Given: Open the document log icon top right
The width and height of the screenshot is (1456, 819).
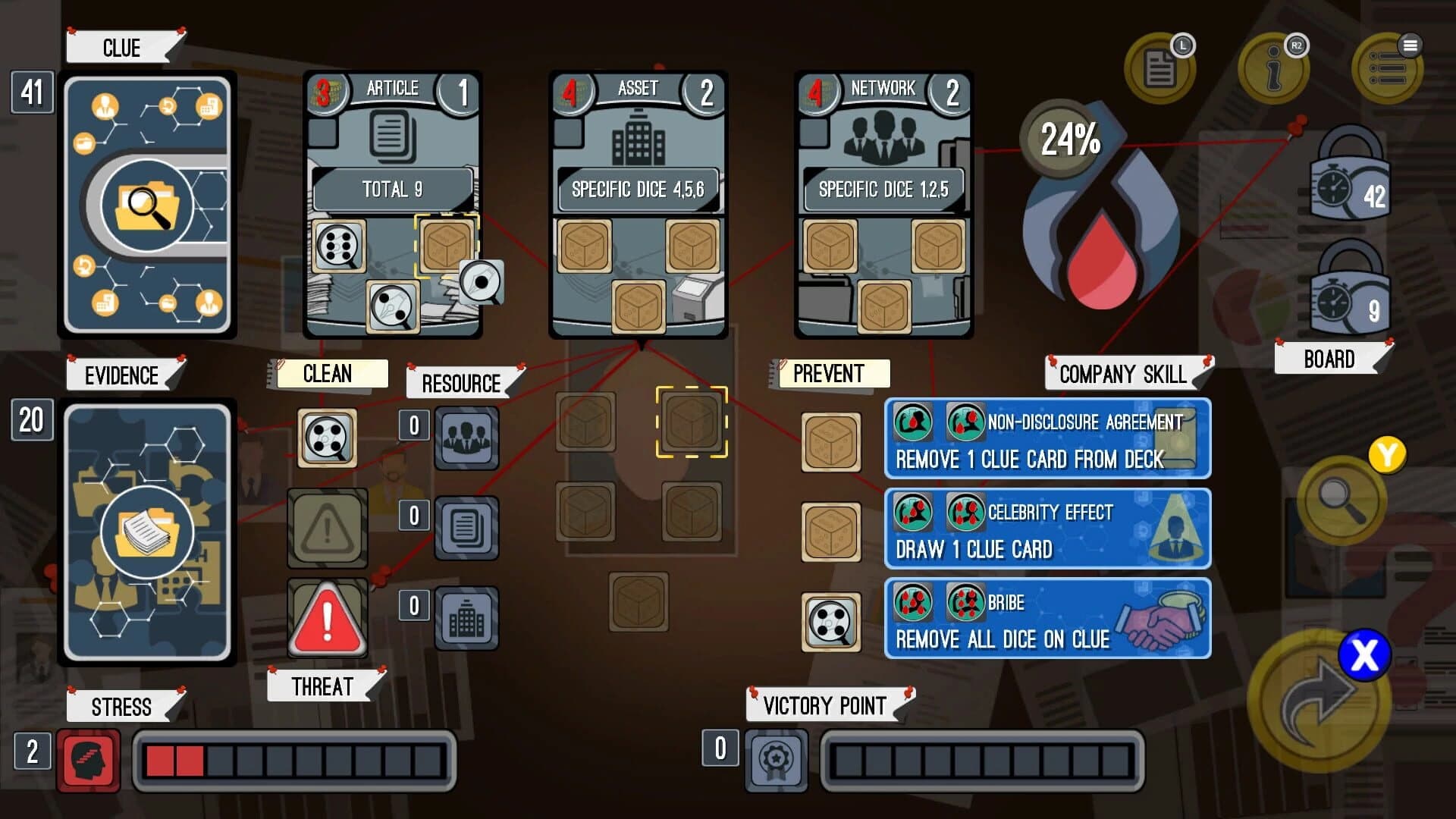Looking at the screenshot, I should click(x=1160, y=68).
